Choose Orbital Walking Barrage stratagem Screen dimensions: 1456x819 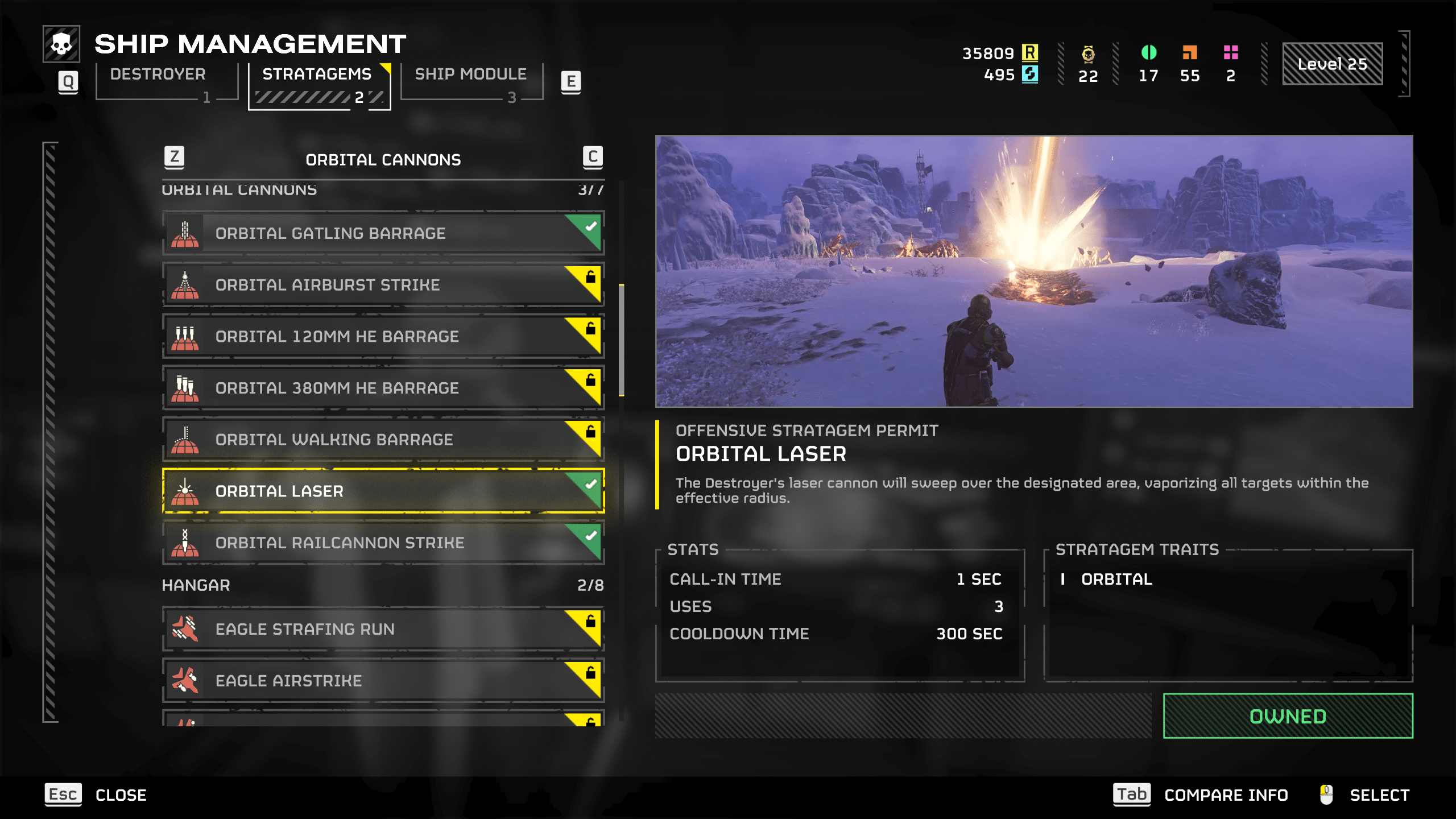point(383,440)
